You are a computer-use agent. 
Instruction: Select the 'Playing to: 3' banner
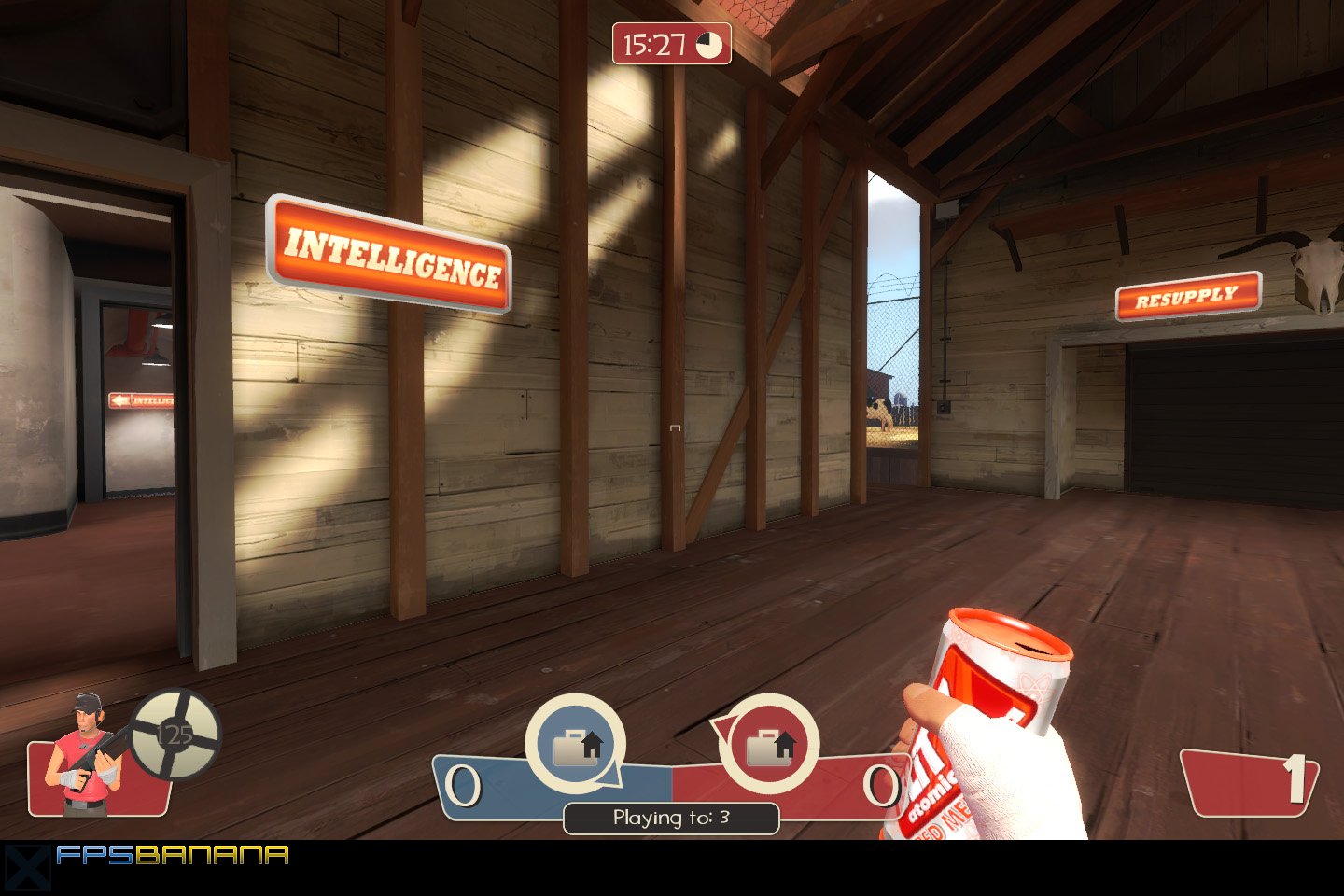coord(673,819)
